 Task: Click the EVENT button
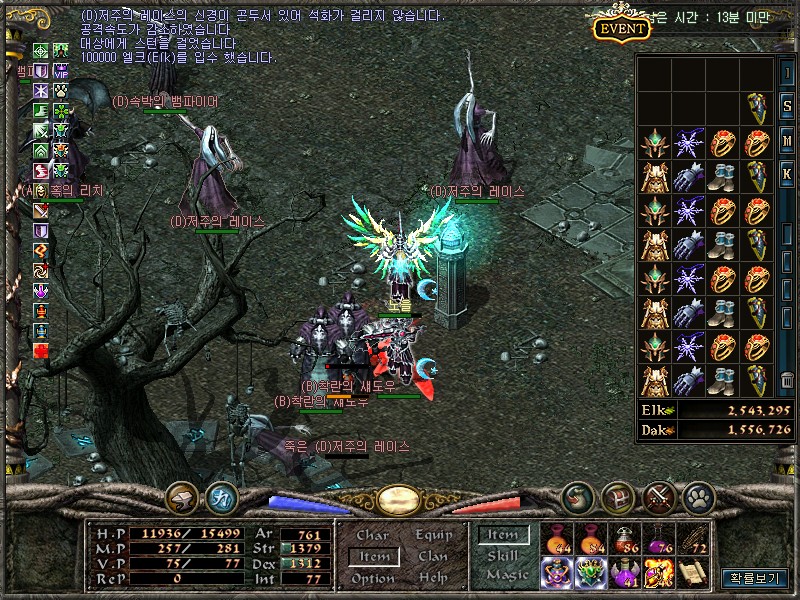[x=622, y=27]
